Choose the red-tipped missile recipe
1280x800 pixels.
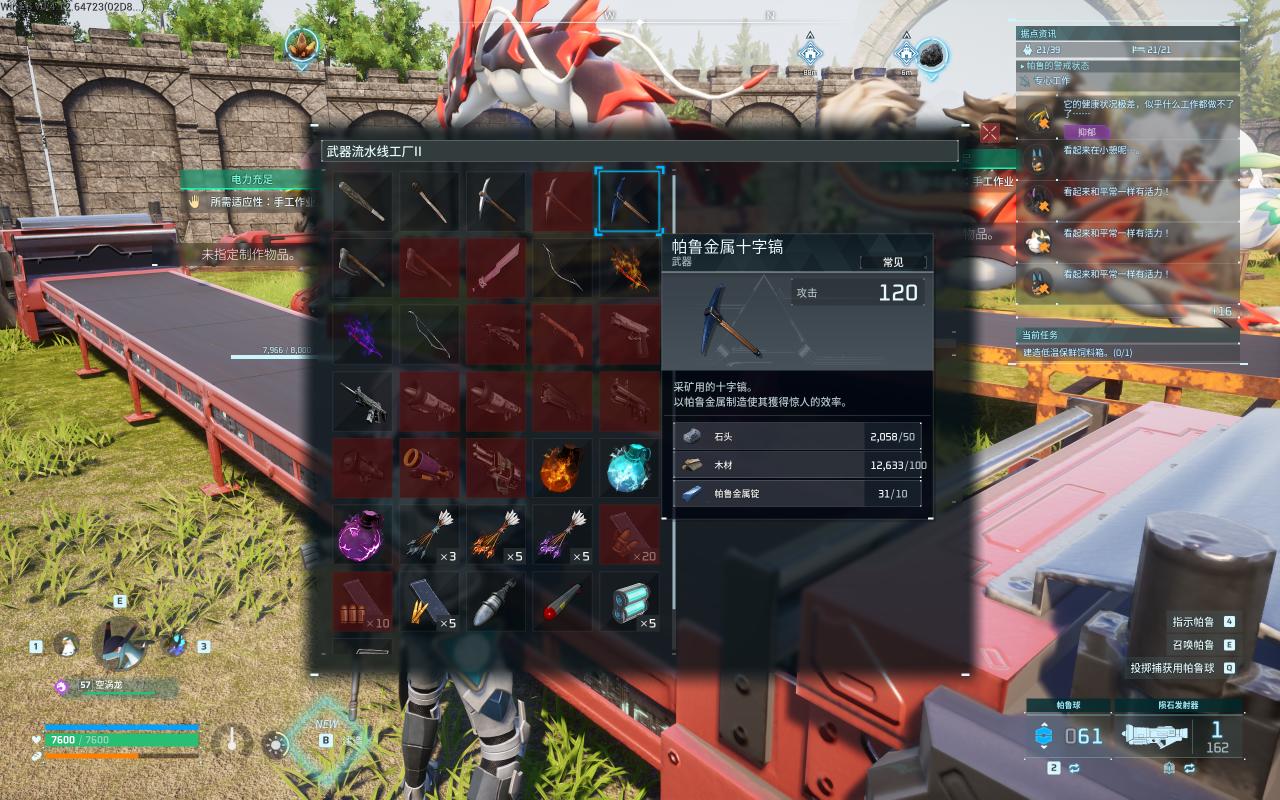tap(562, 601)
